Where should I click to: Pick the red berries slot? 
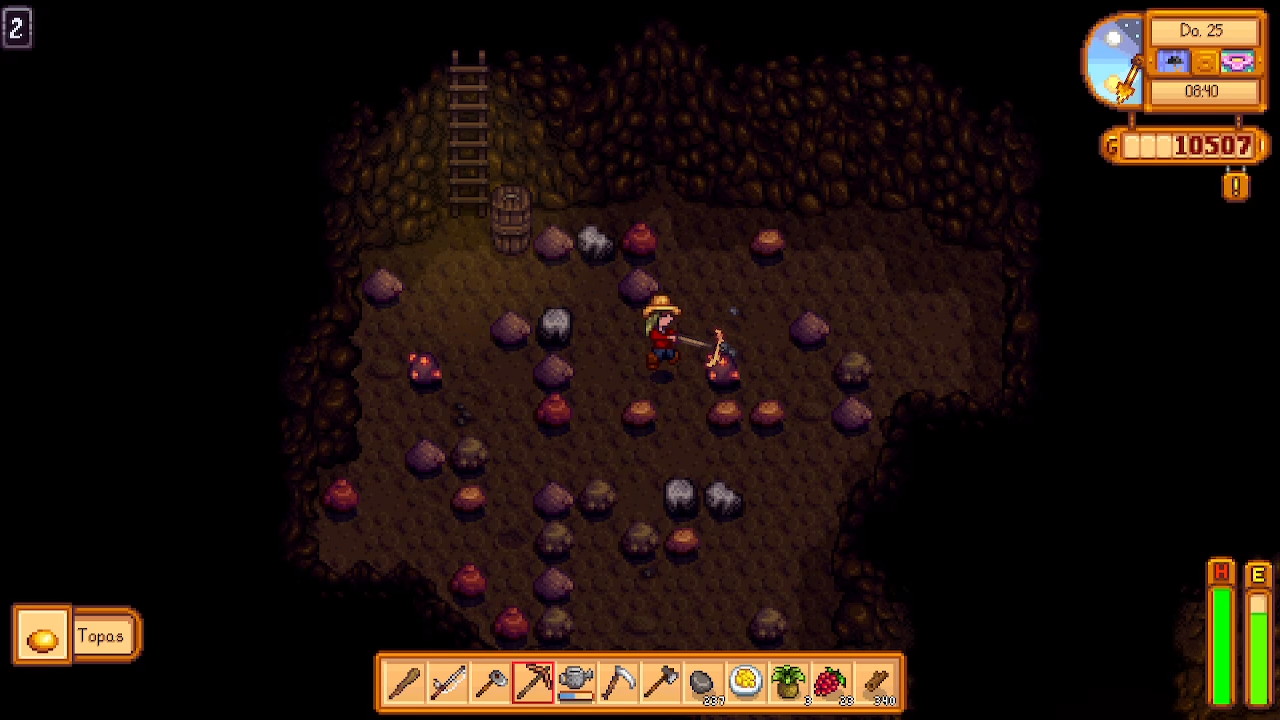click(832, 683)
